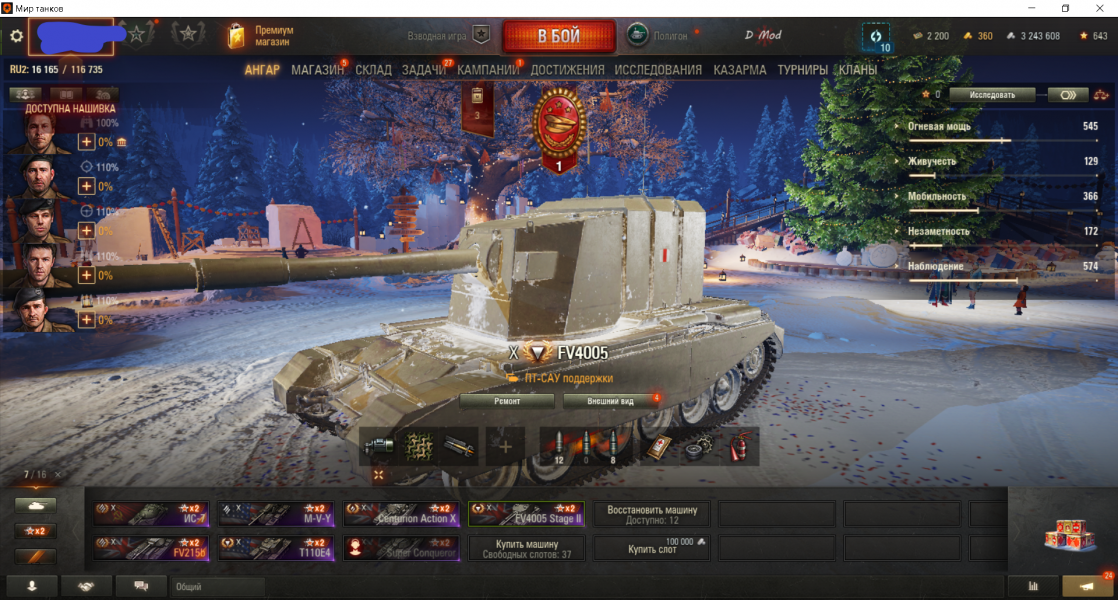Open the Премиум магазин
Image resolution: width=1118 pixels, height=600 pixels.
point(261,36)
